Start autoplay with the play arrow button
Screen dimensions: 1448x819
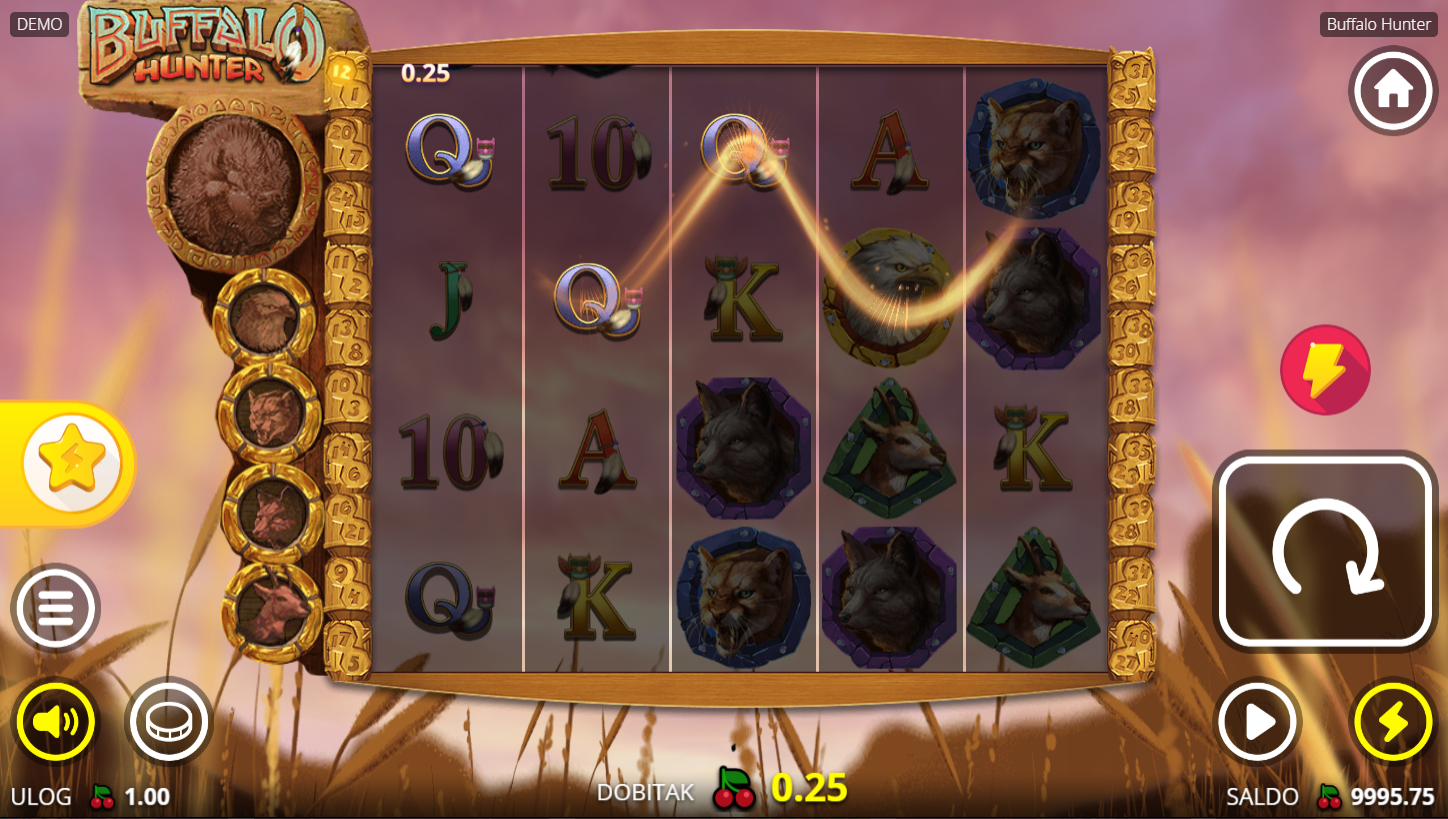tap(1258, 721)
